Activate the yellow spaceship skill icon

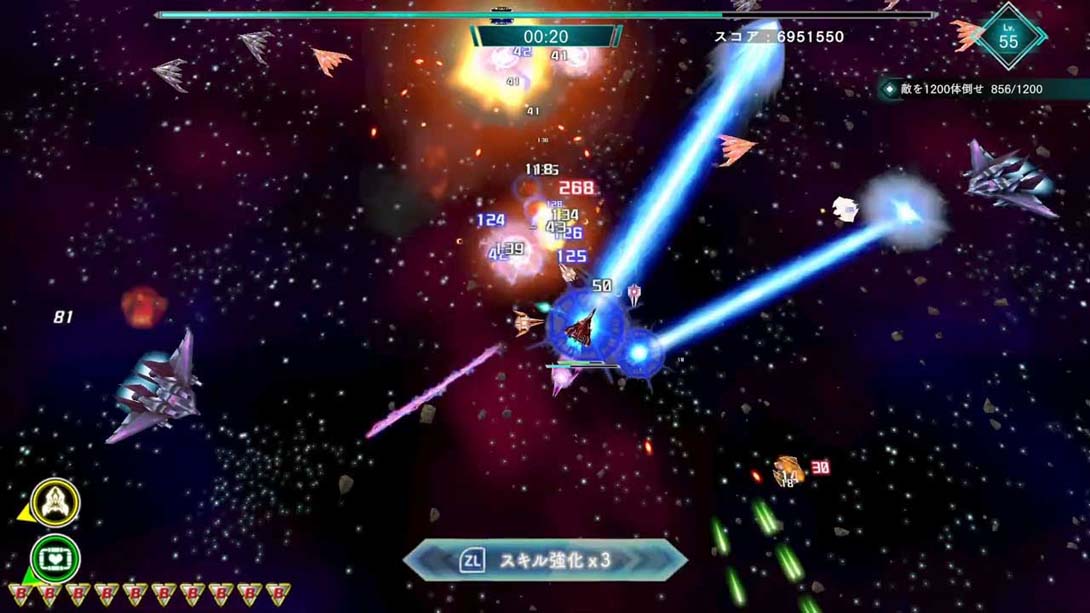pos(56,503)
